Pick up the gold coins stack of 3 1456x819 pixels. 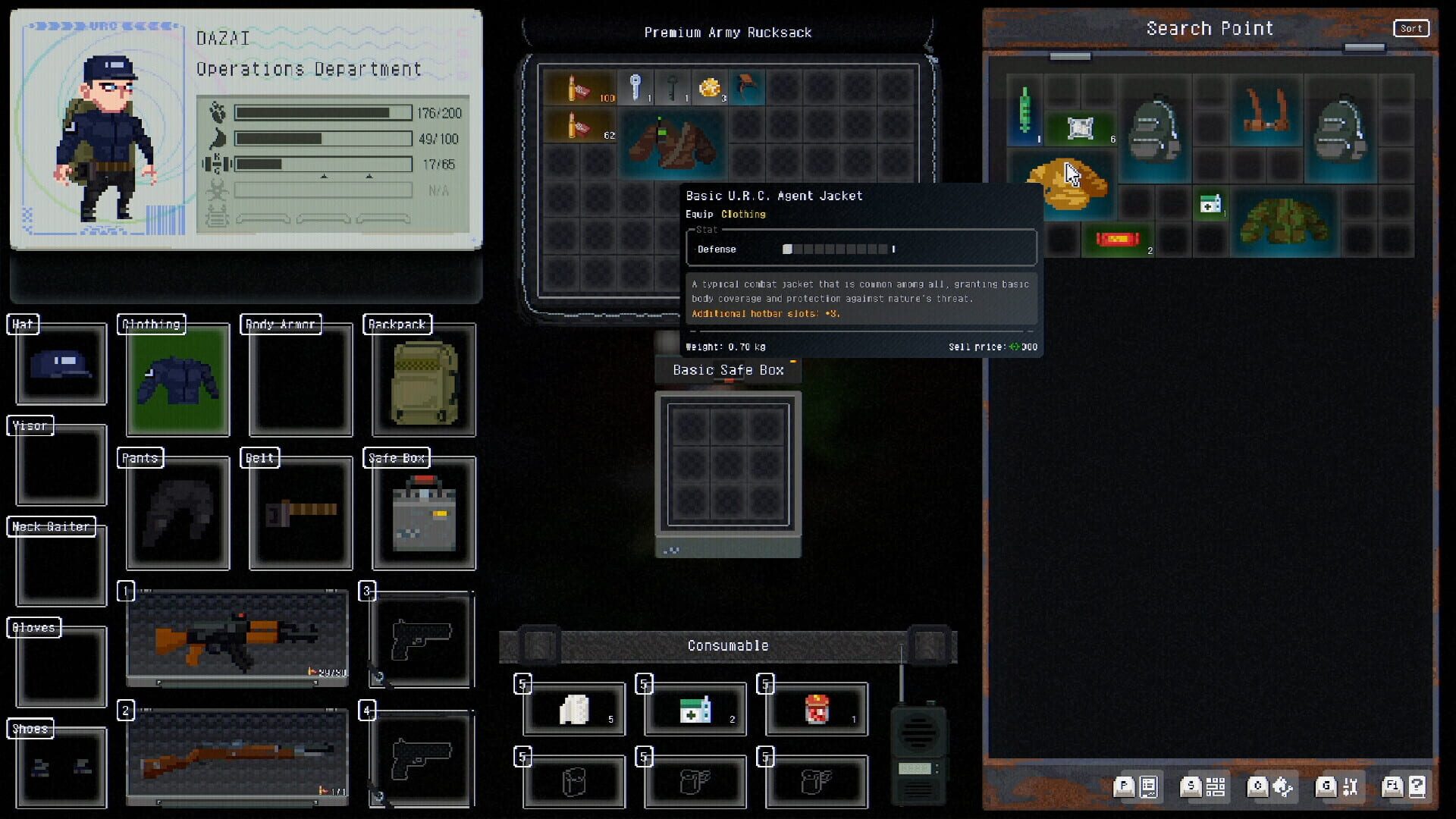click(711, 87)
